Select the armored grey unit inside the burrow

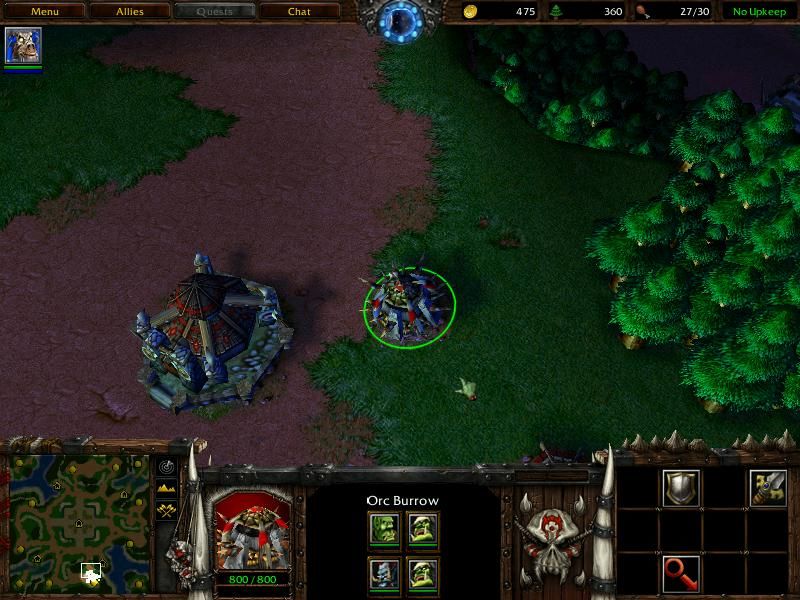point(385,573)
